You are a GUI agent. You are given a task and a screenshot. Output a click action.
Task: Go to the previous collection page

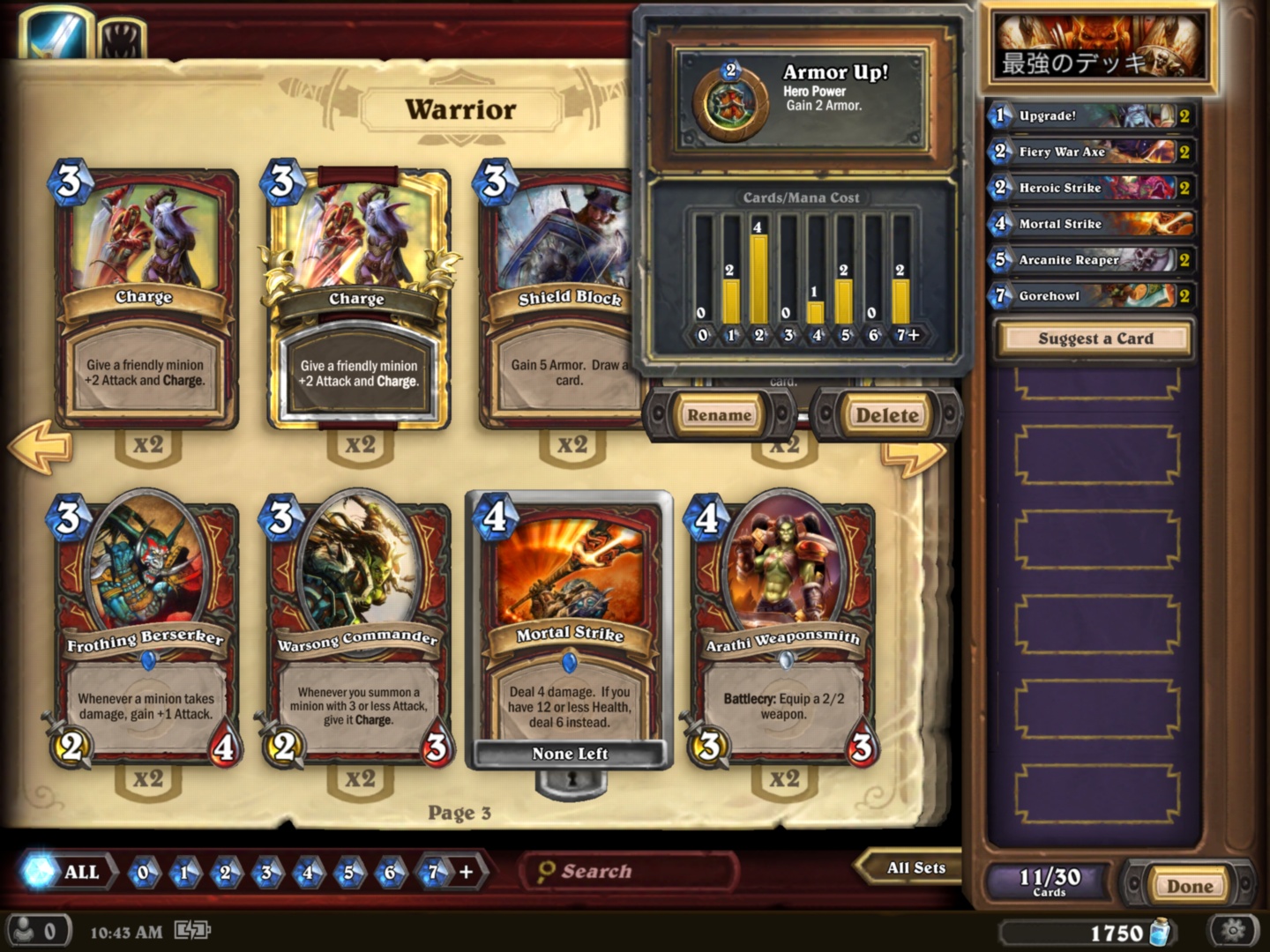point(40,447)
